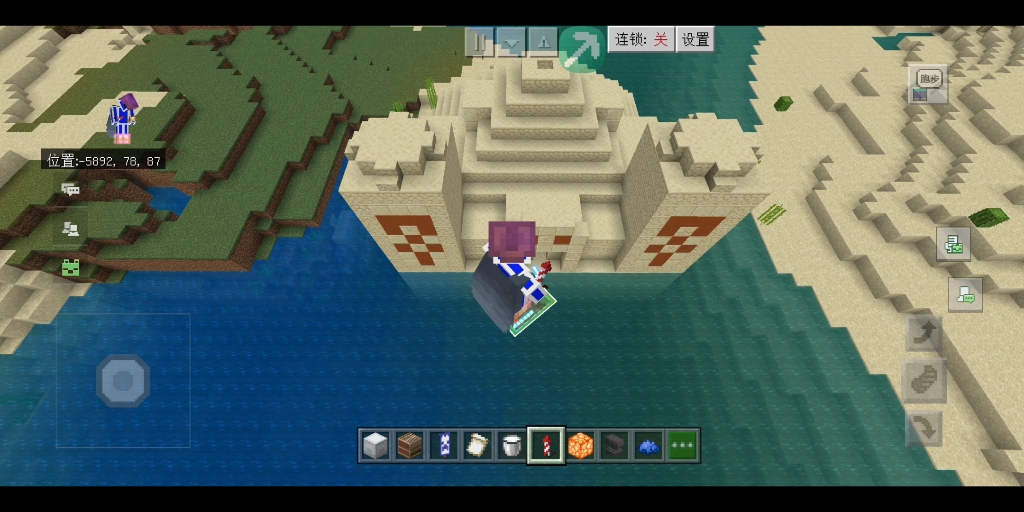Click the down-arrow dropdown button at top
Screen dimensions: 1024x512
pyautogui.click(x=512, y=41)
